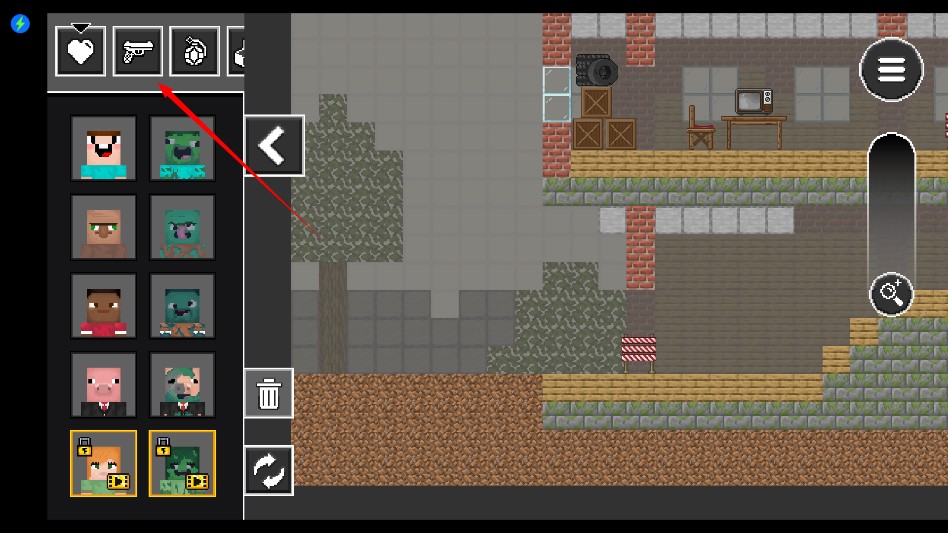Unlock the locked green zombie character

182,463
